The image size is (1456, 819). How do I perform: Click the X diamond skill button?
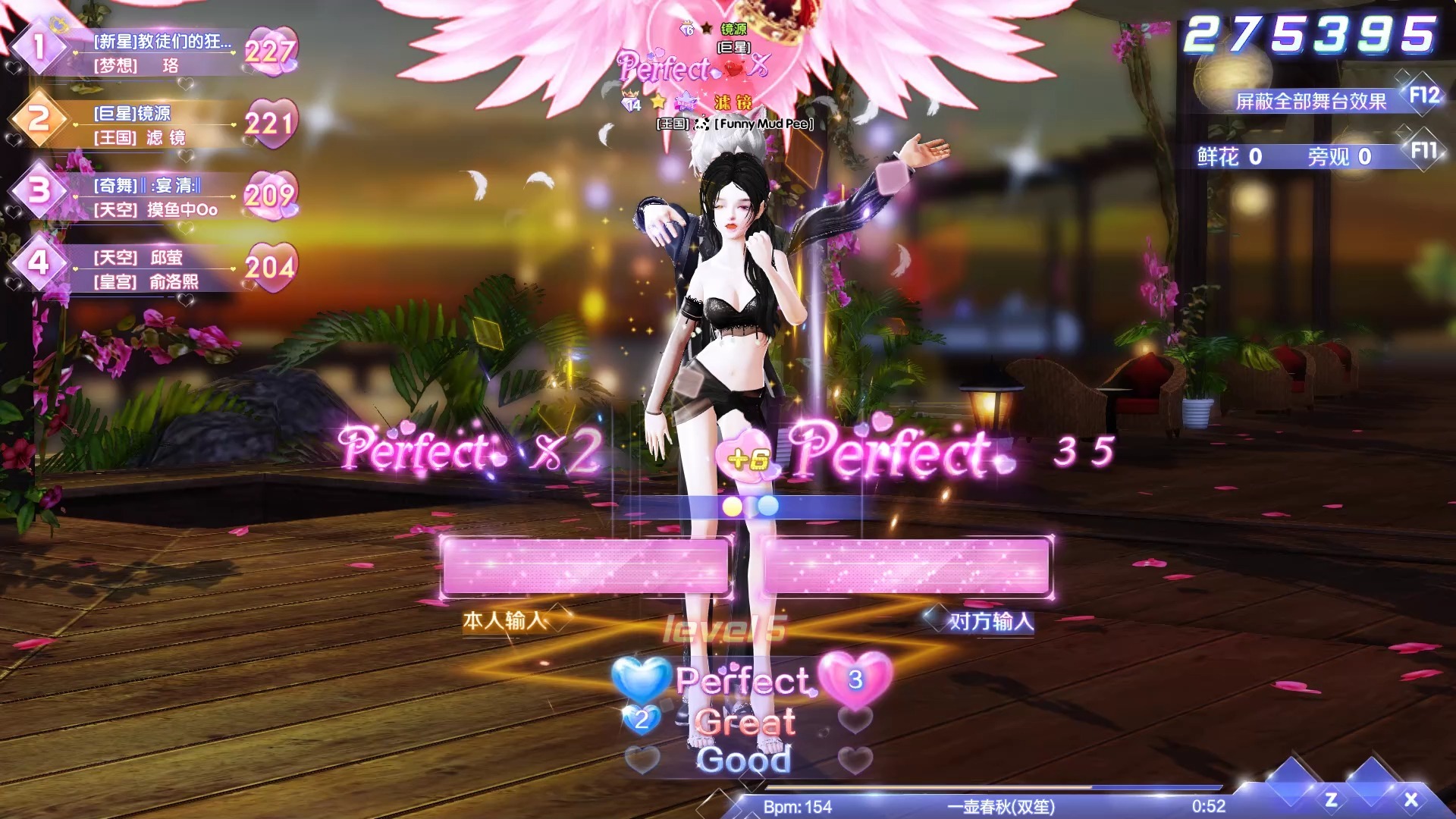click(x=1410, y=799)
